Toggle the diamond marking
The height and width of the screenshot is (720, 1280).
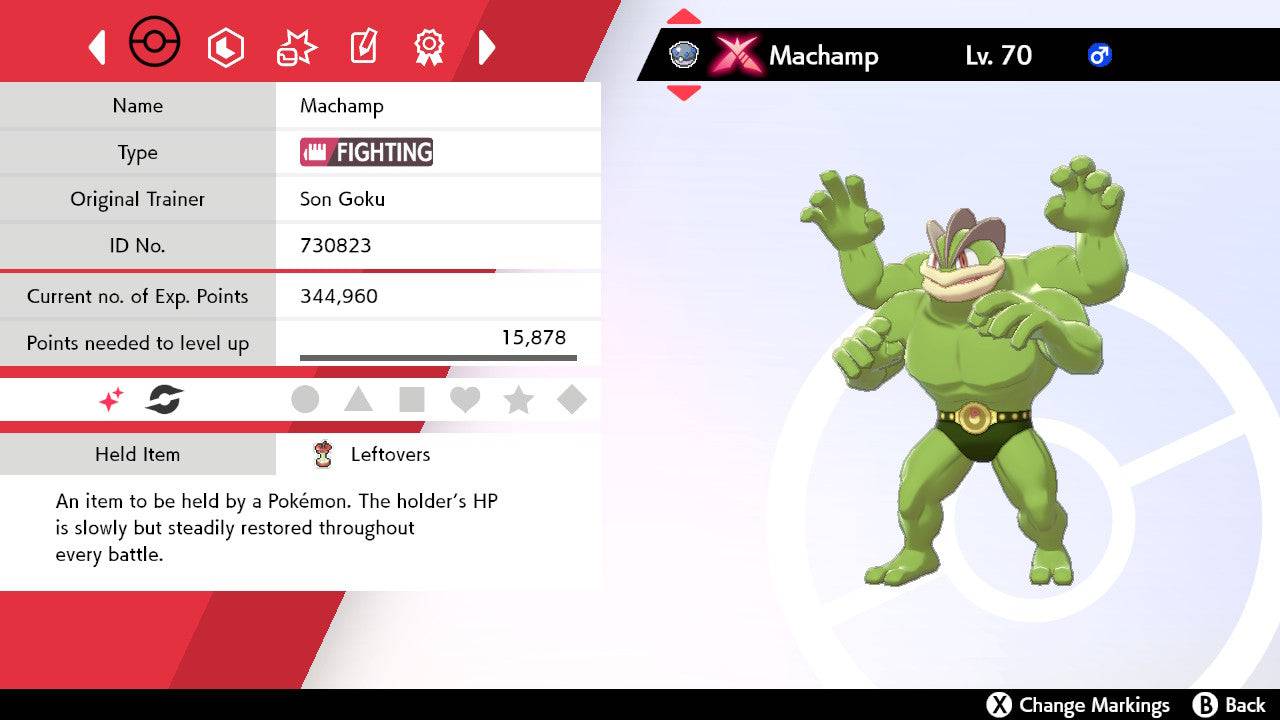click(x=571, y=400)
